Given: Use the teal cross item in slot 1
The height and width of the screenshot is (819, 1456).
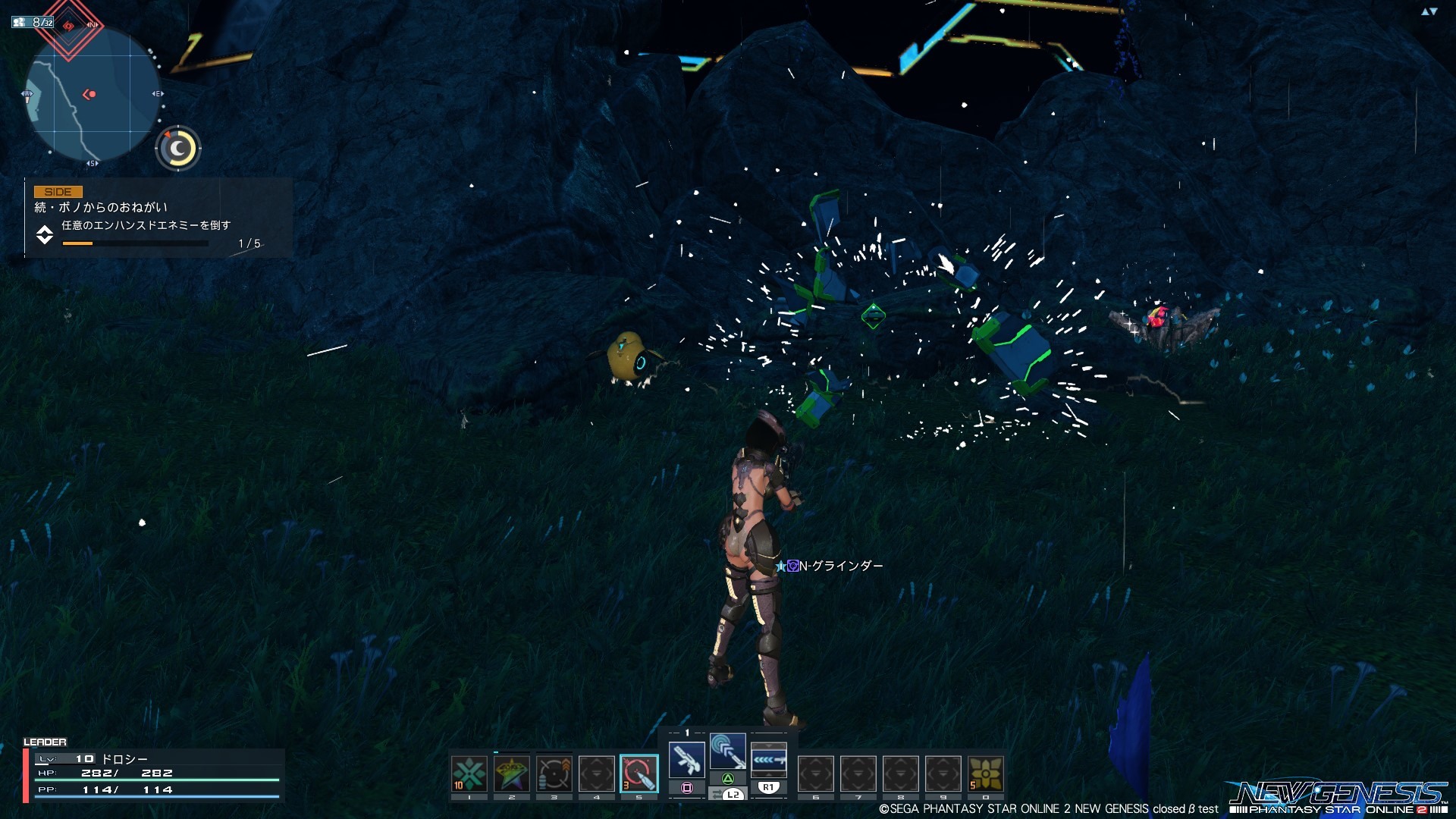Looking at the screenshot, I should pyautogui.click(x=469, y=774).
